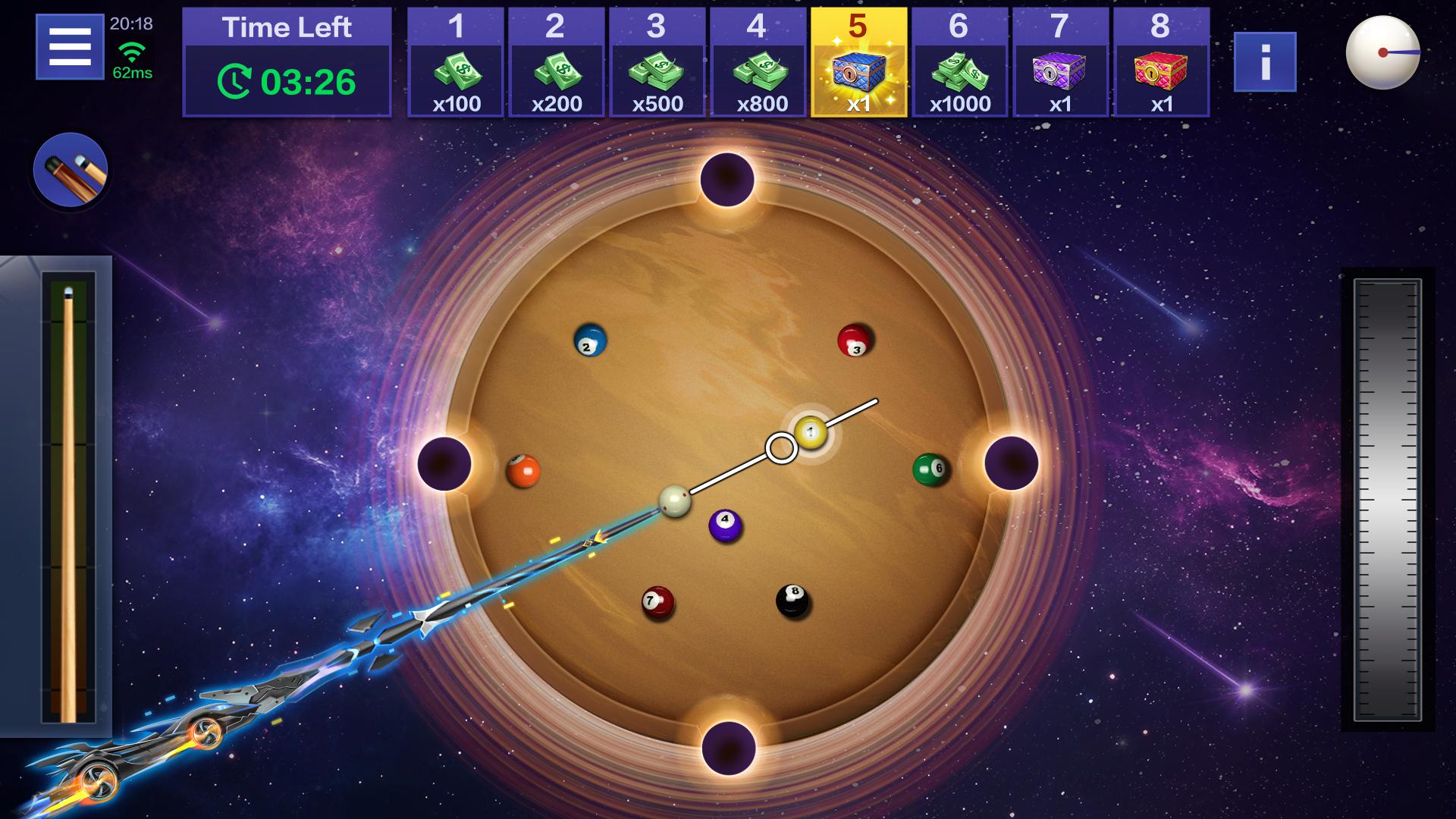1456x819 pixels.
Task: Select reward tier 6 with x1000 cash
Action: tap(959, 62)
